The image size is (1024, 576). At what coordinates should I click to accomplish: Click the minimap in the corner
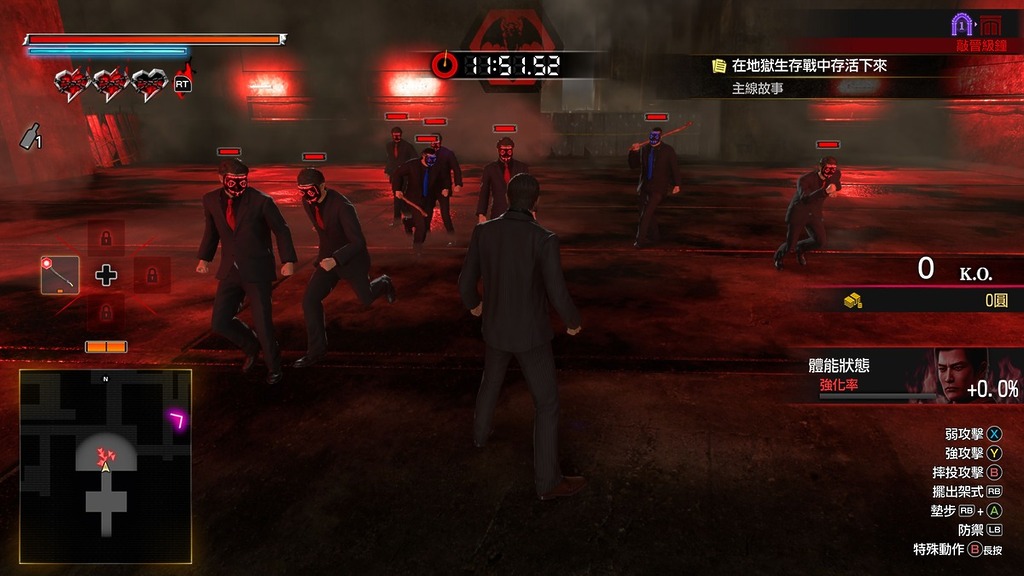tap(105, 465)
